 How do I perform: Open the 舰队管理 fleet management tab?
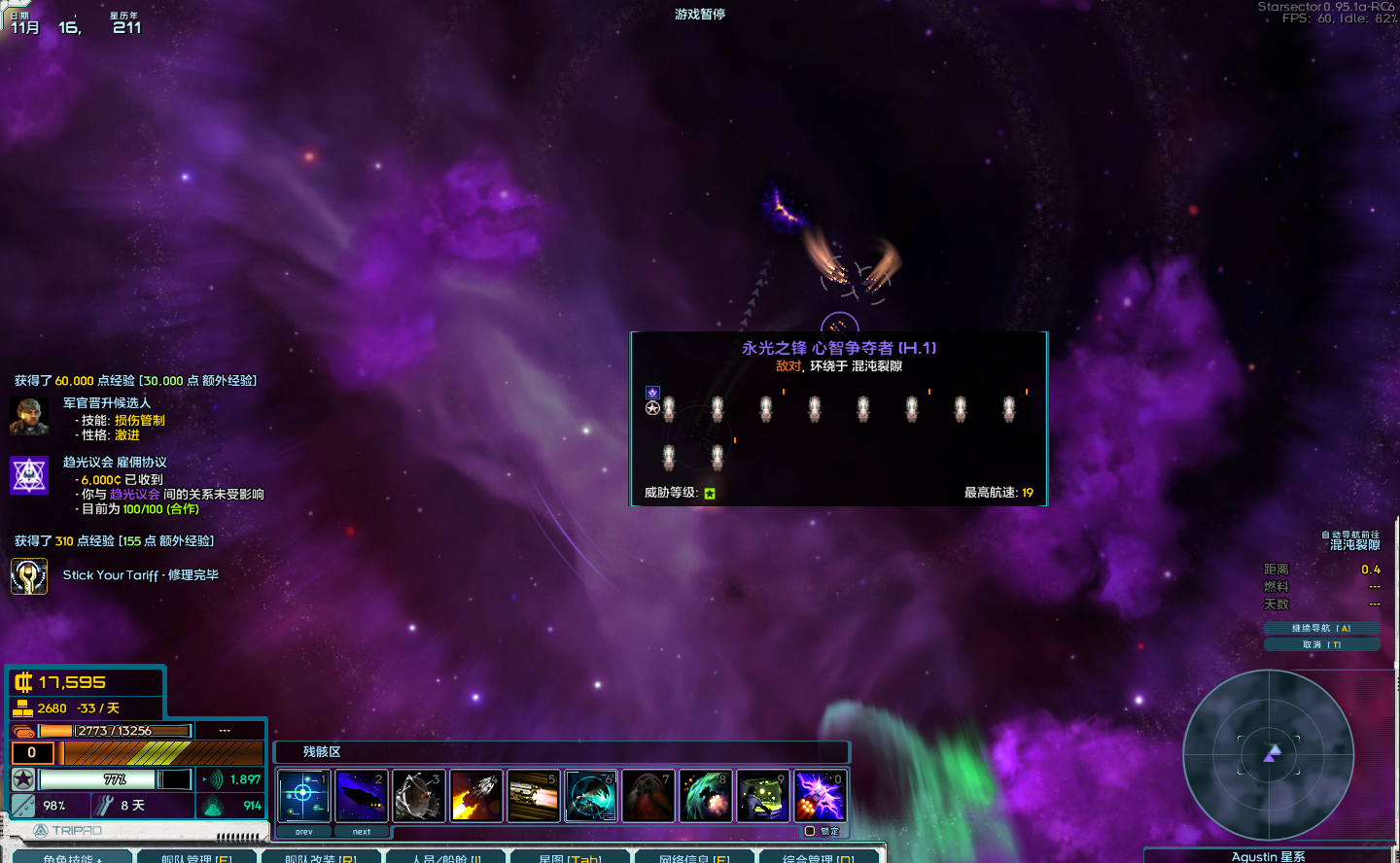point(196,857)
